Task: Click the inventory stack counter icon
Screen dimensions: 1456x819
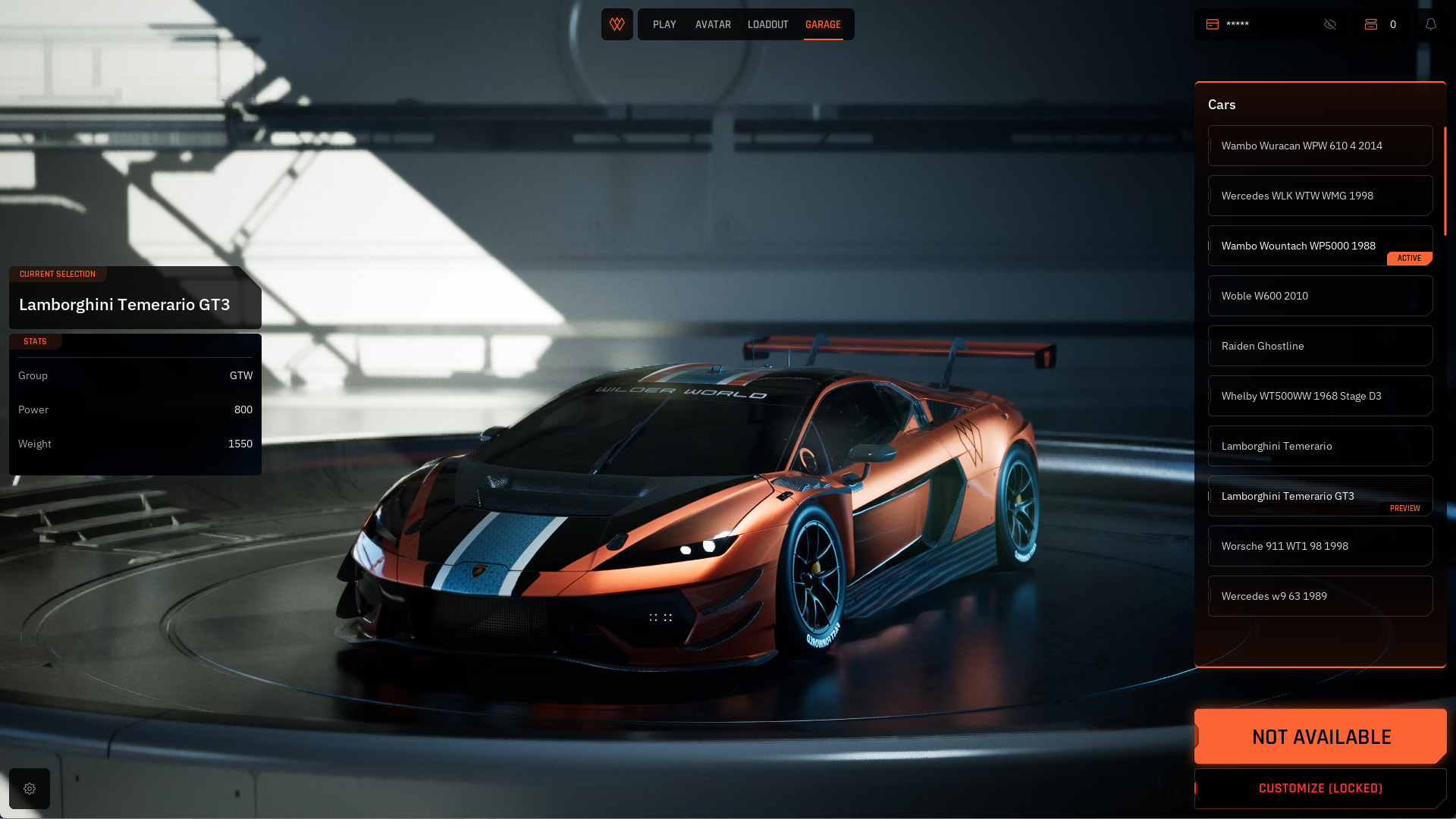Action: click(1371, 24)
